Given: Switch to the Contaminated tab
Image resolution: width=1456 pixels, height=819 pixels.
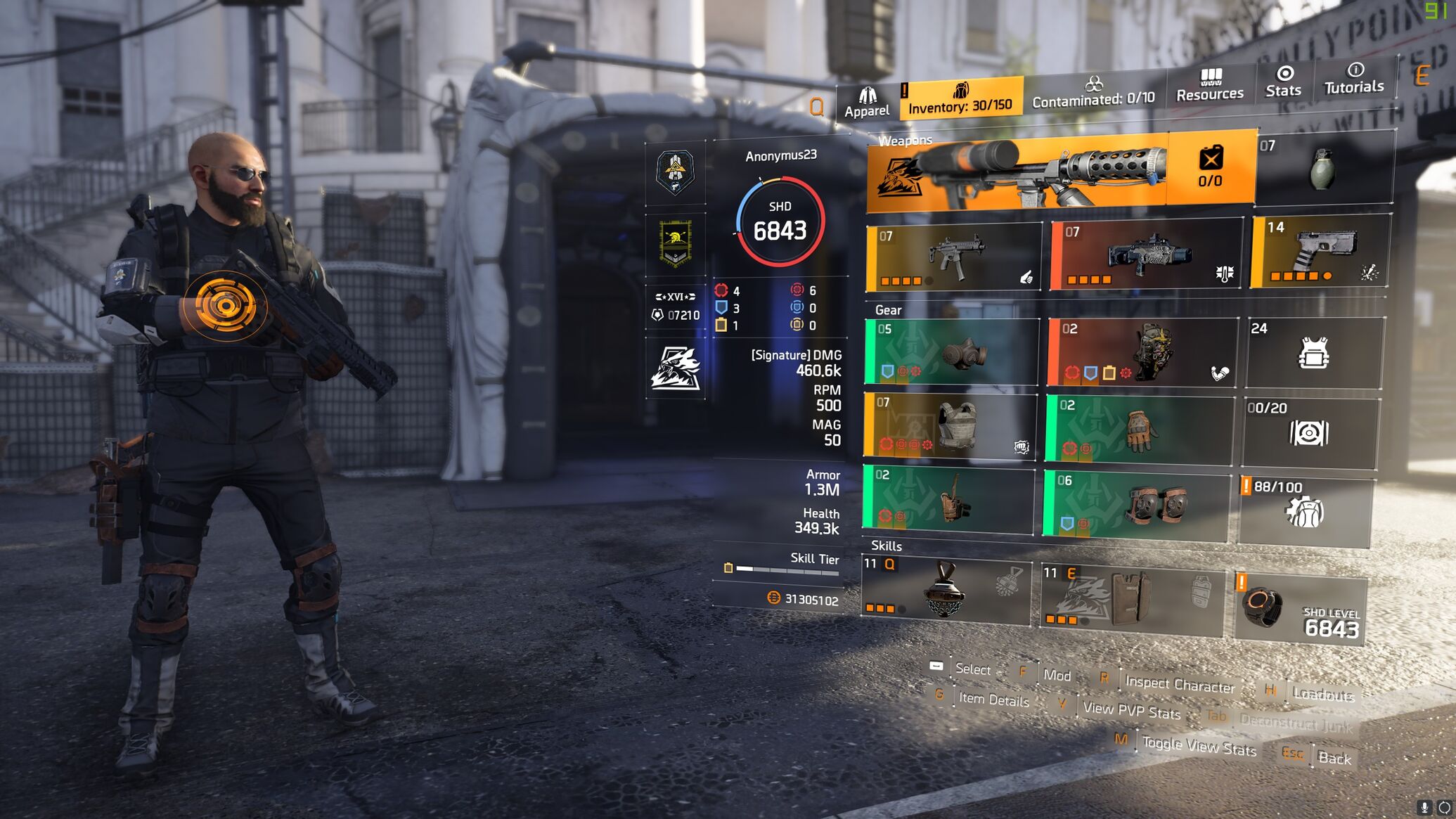Looking at the screenshot, I should coord(1093,93).
